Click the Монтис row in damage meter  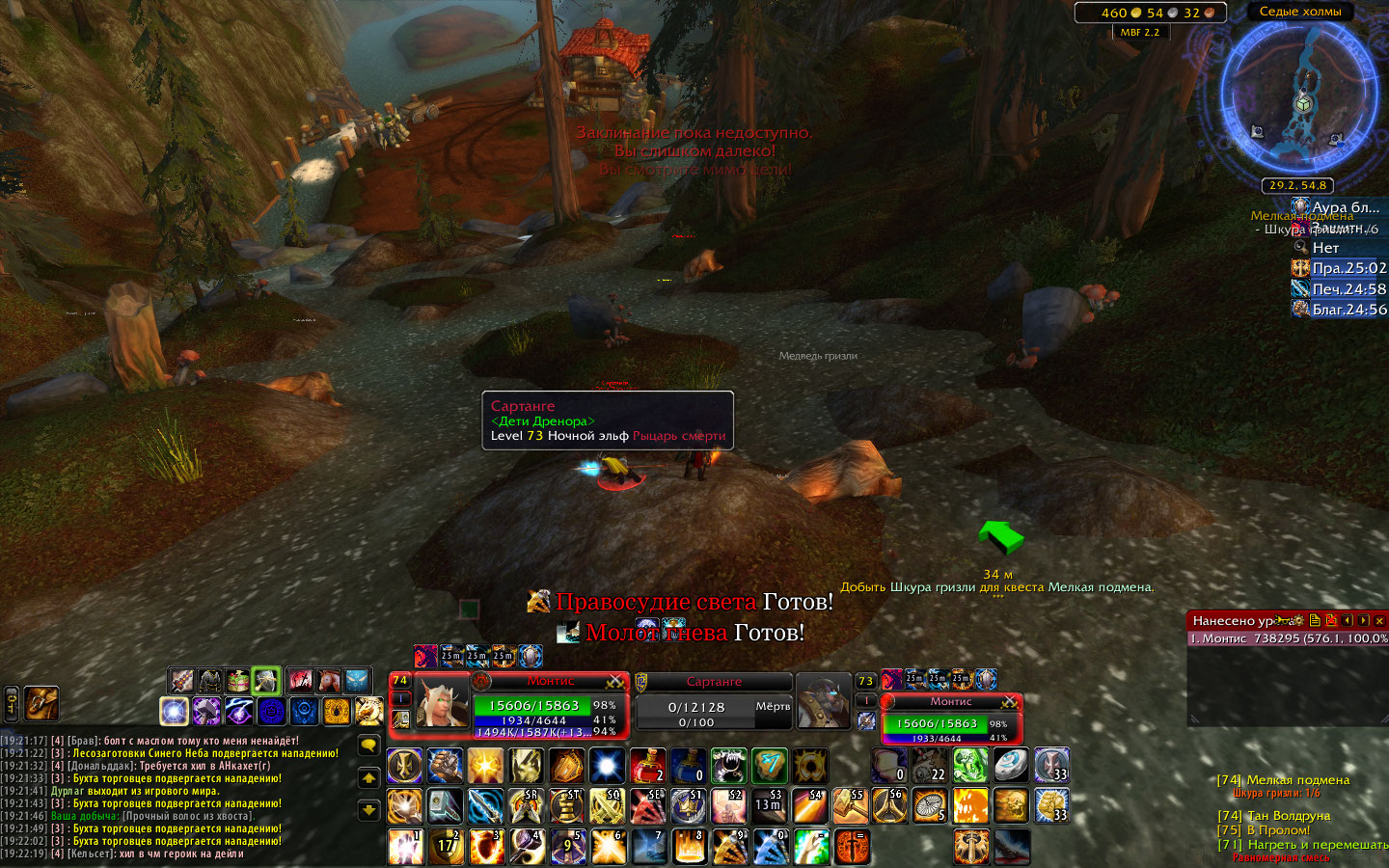(1287, 638)
